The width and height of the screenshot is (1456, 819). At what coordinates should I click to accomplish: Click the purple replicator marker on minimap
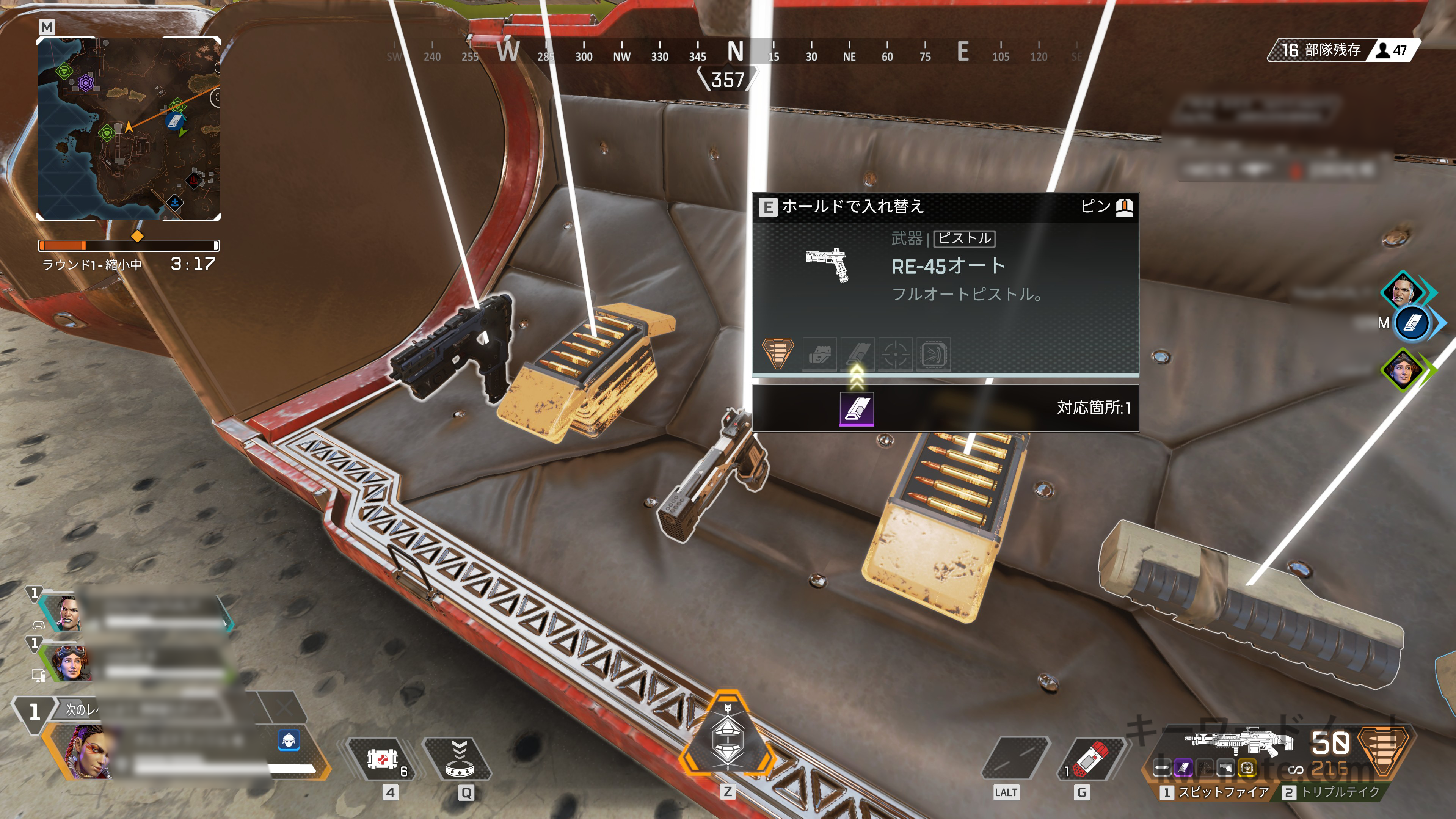(85, 83)
